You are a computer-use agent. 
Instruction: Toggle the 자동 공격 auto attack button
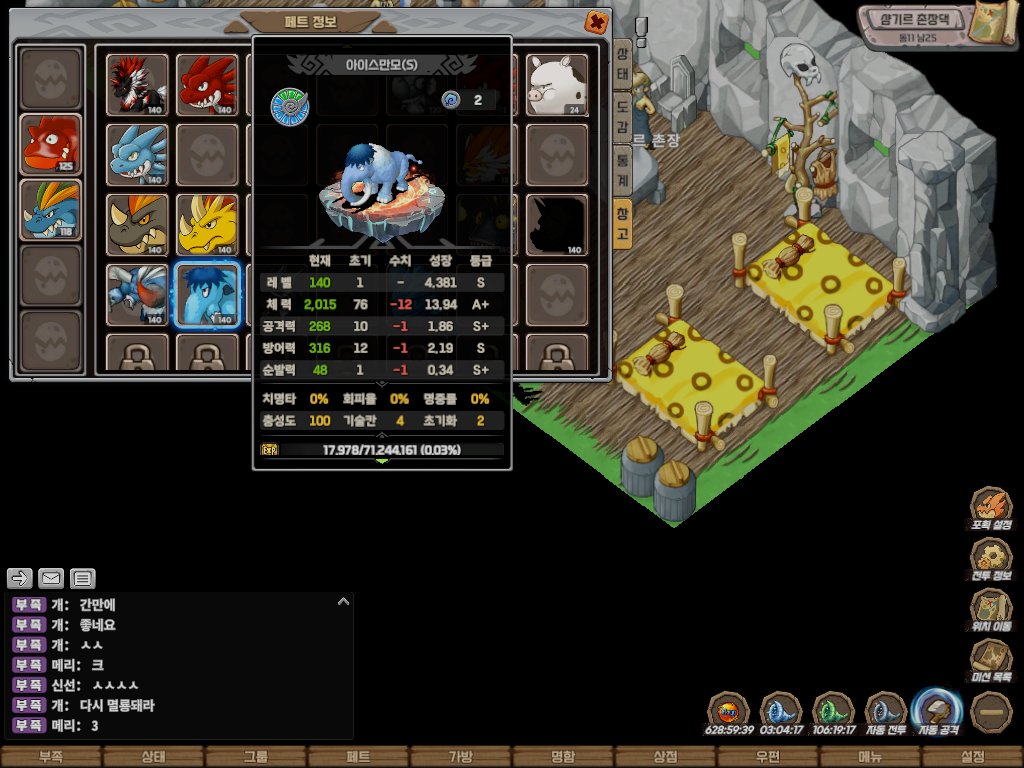[937, 712]
